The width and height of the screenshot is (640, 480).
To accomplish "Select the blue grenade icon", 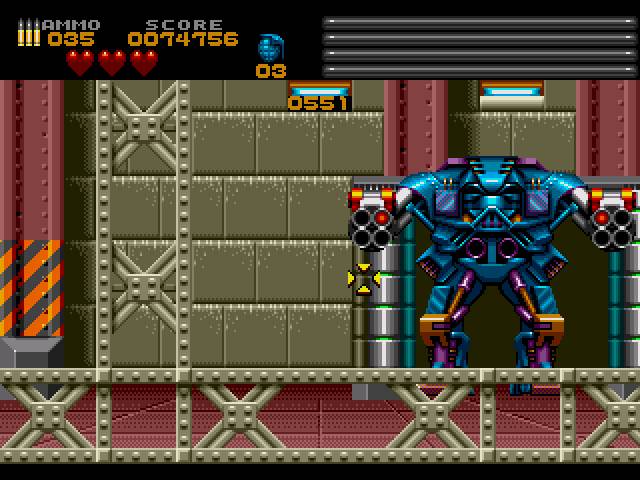I will (x=270, y=47).
